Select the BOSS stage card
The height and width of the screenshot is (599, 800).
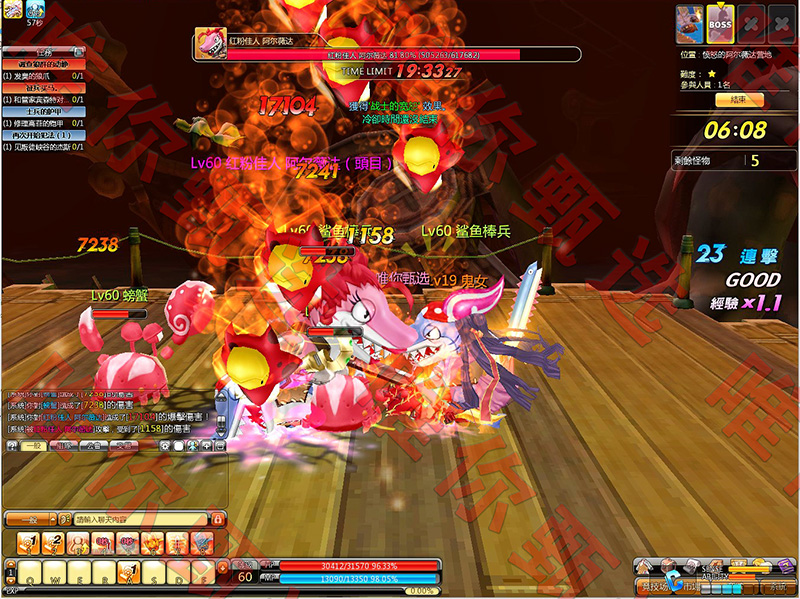click(720, 24)
